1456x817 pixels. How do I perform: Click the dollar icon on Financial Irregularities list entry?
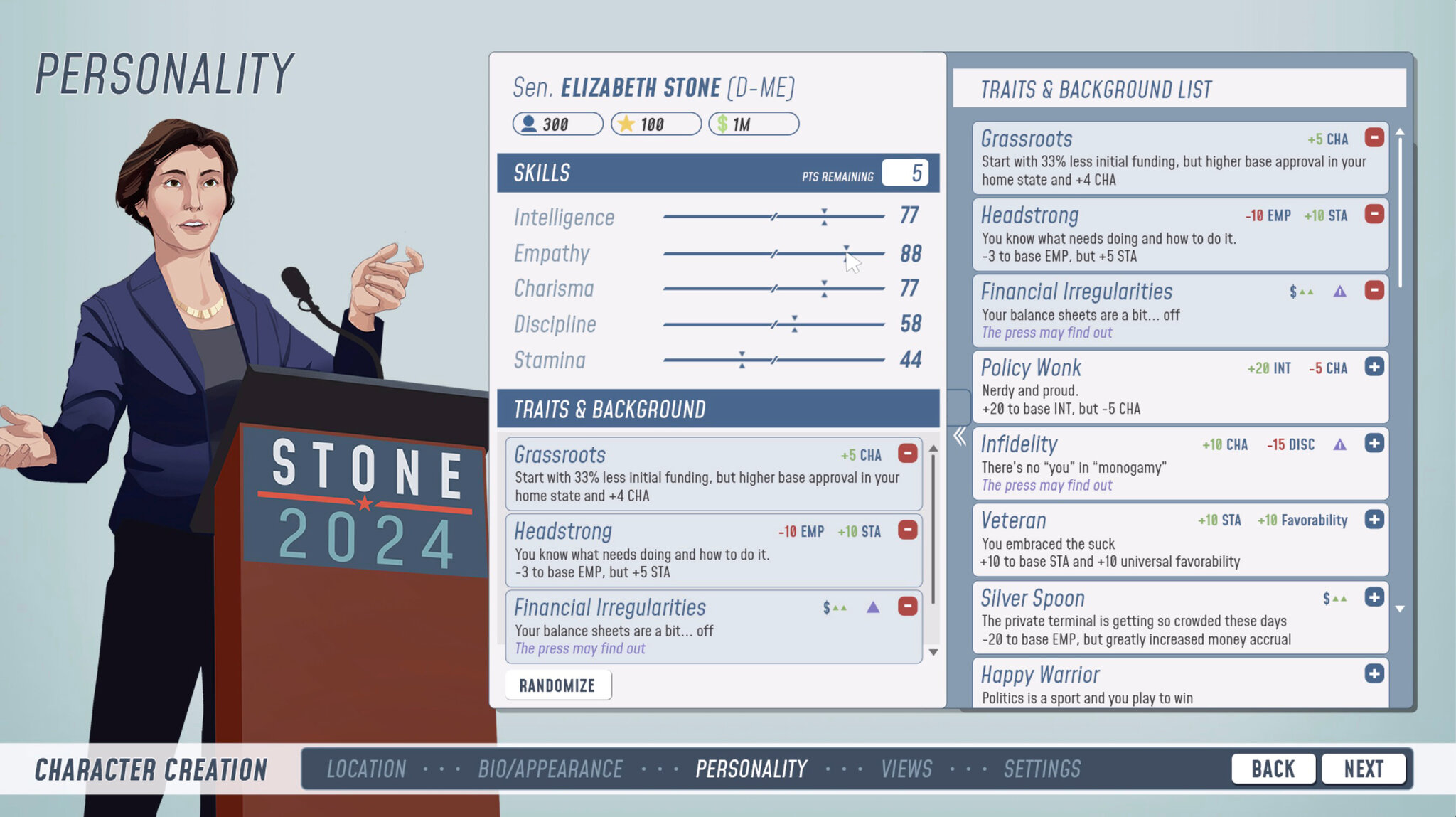[1292, 291]
